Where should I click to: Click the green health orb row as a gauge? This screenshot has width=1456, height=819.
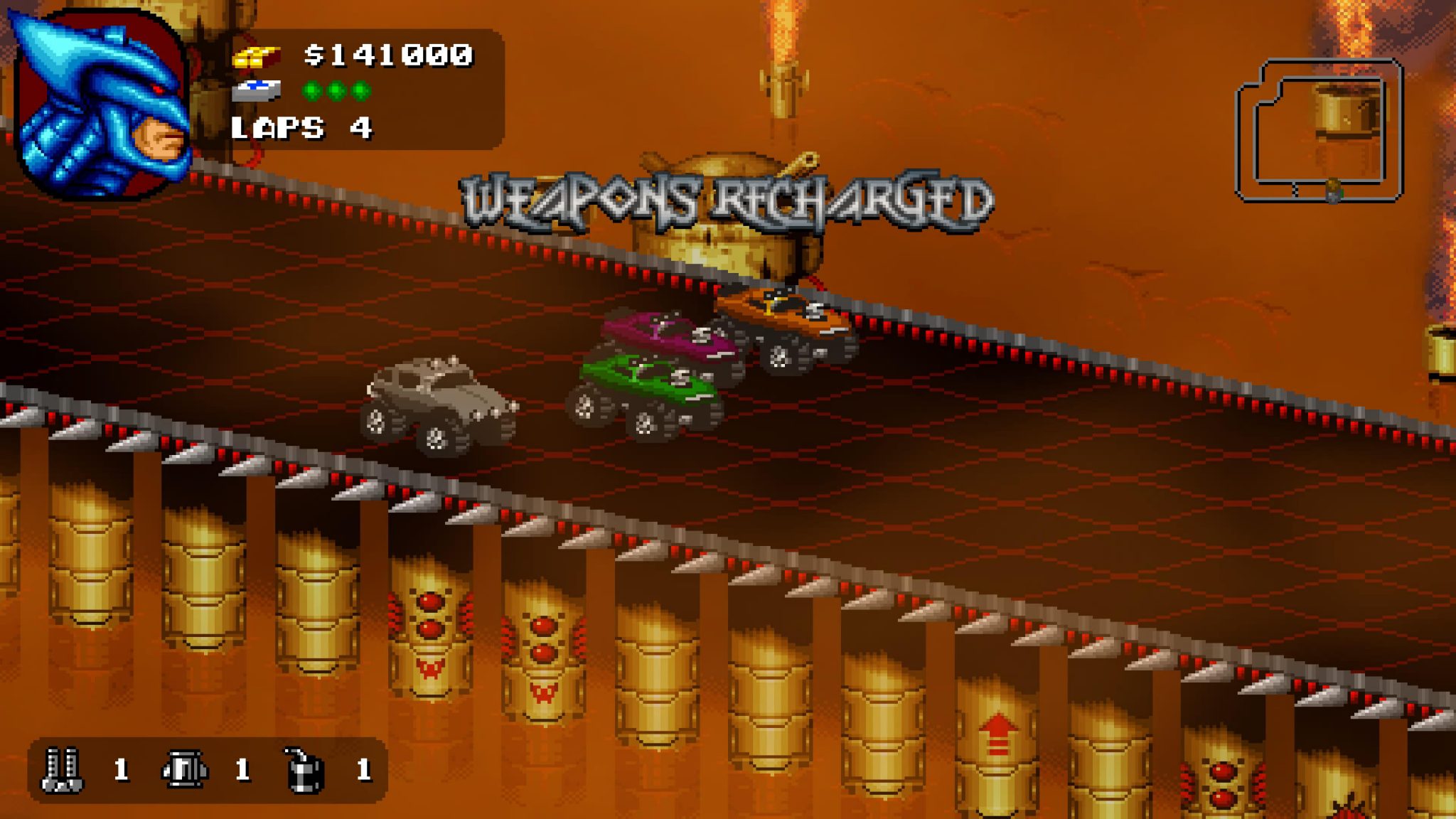(x=334, y=91)
